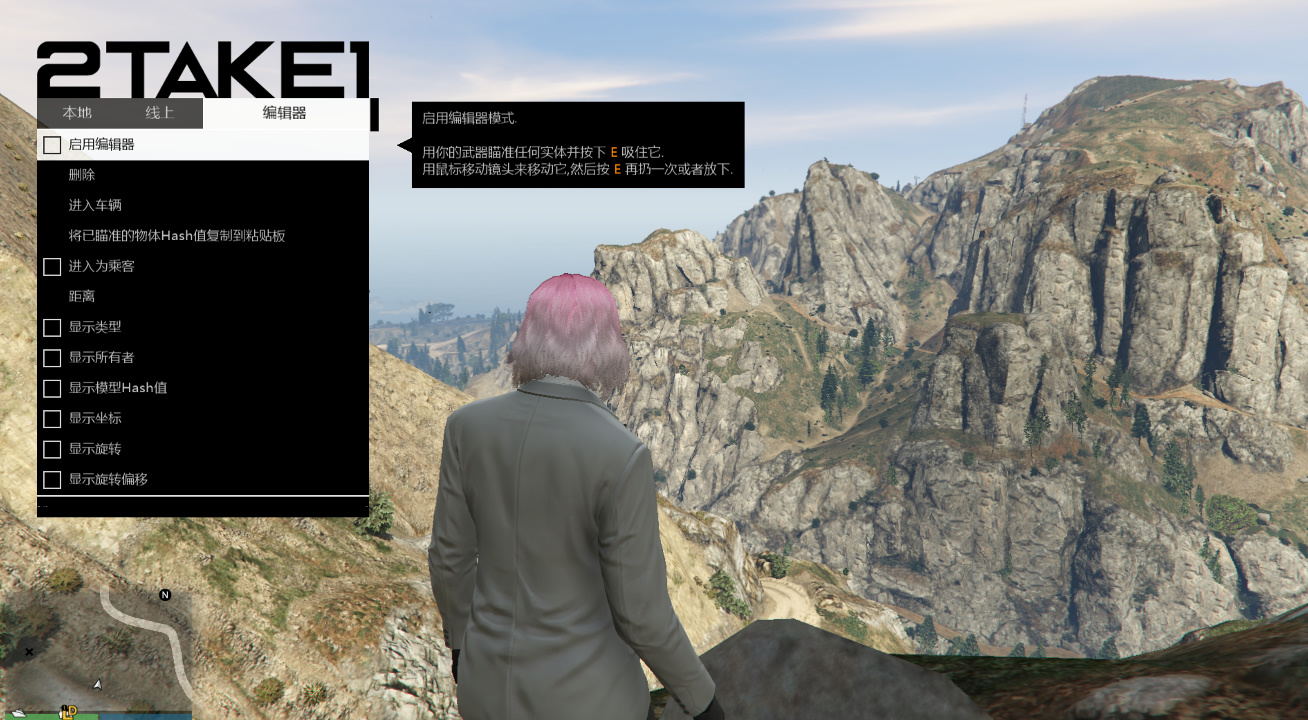
Task: Select the 编辑器 tab
Action: click(285, 113)
